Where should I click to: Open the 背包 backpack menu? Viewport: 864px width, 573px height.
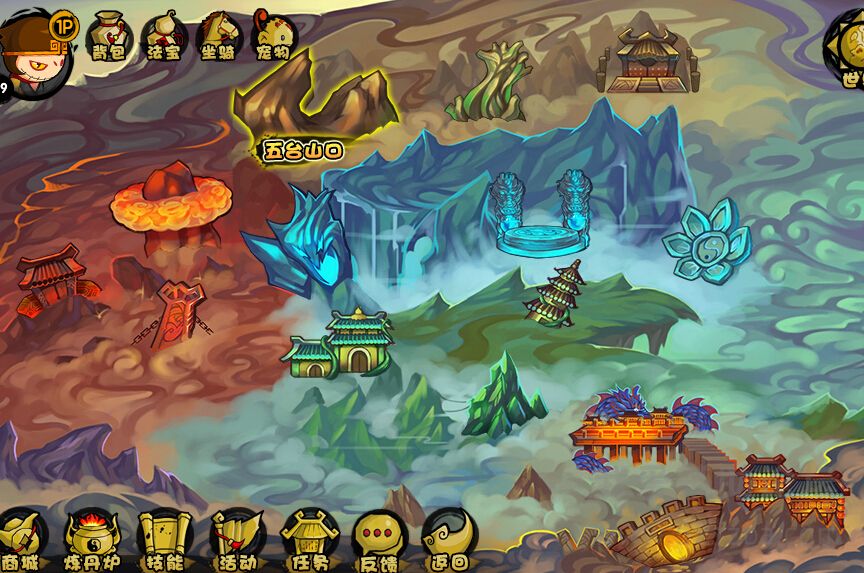coord(107,36)
